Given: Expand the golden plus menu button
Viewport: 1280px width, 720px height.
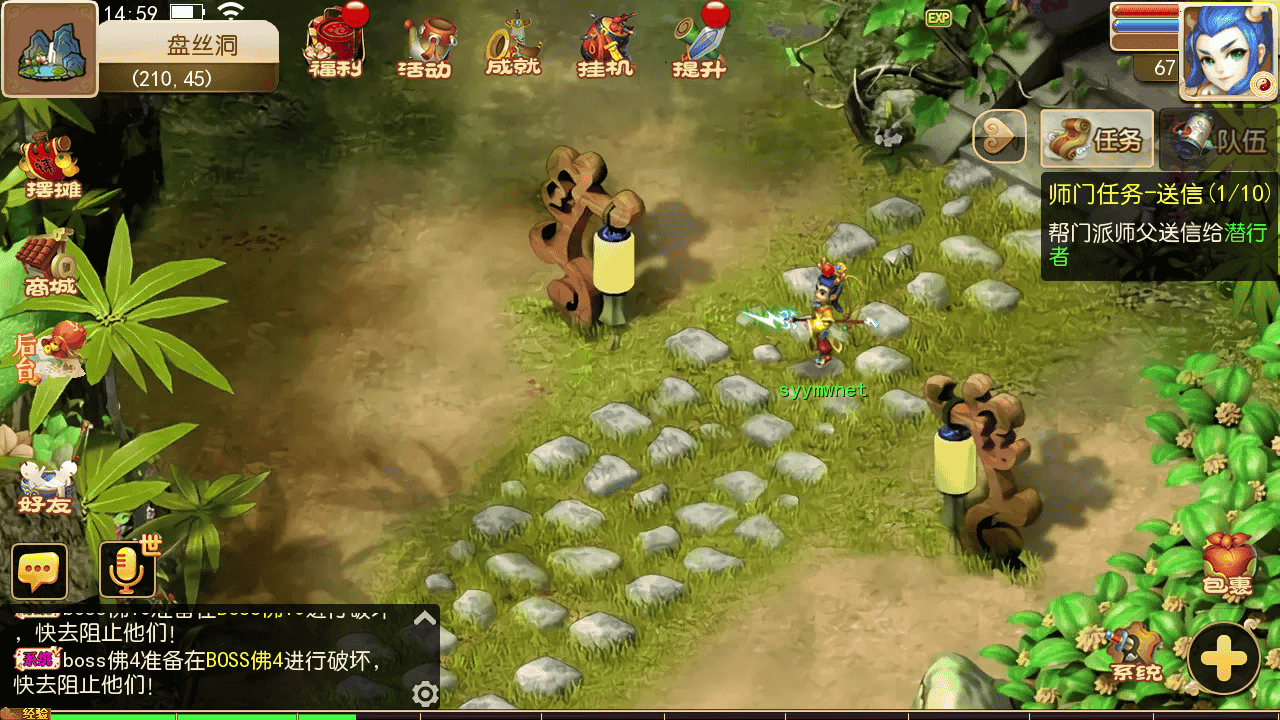Looking at the screenshot, I should [1224, 658].
